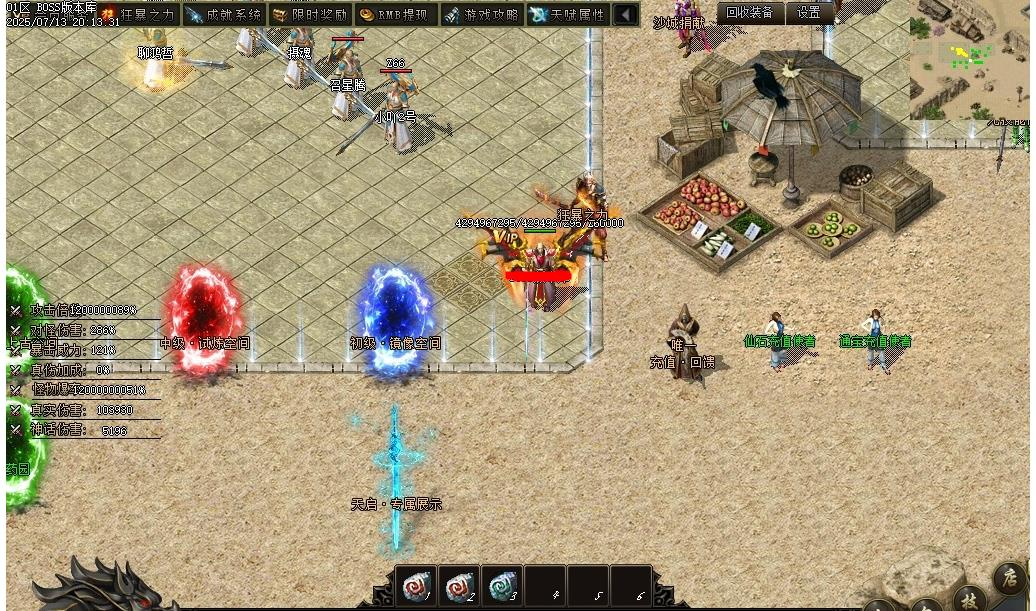Image resolution: width=1036 pixels, height=611 pixels.
Task: Open the 成就系统 achievements panel
Action: point(225,15)
